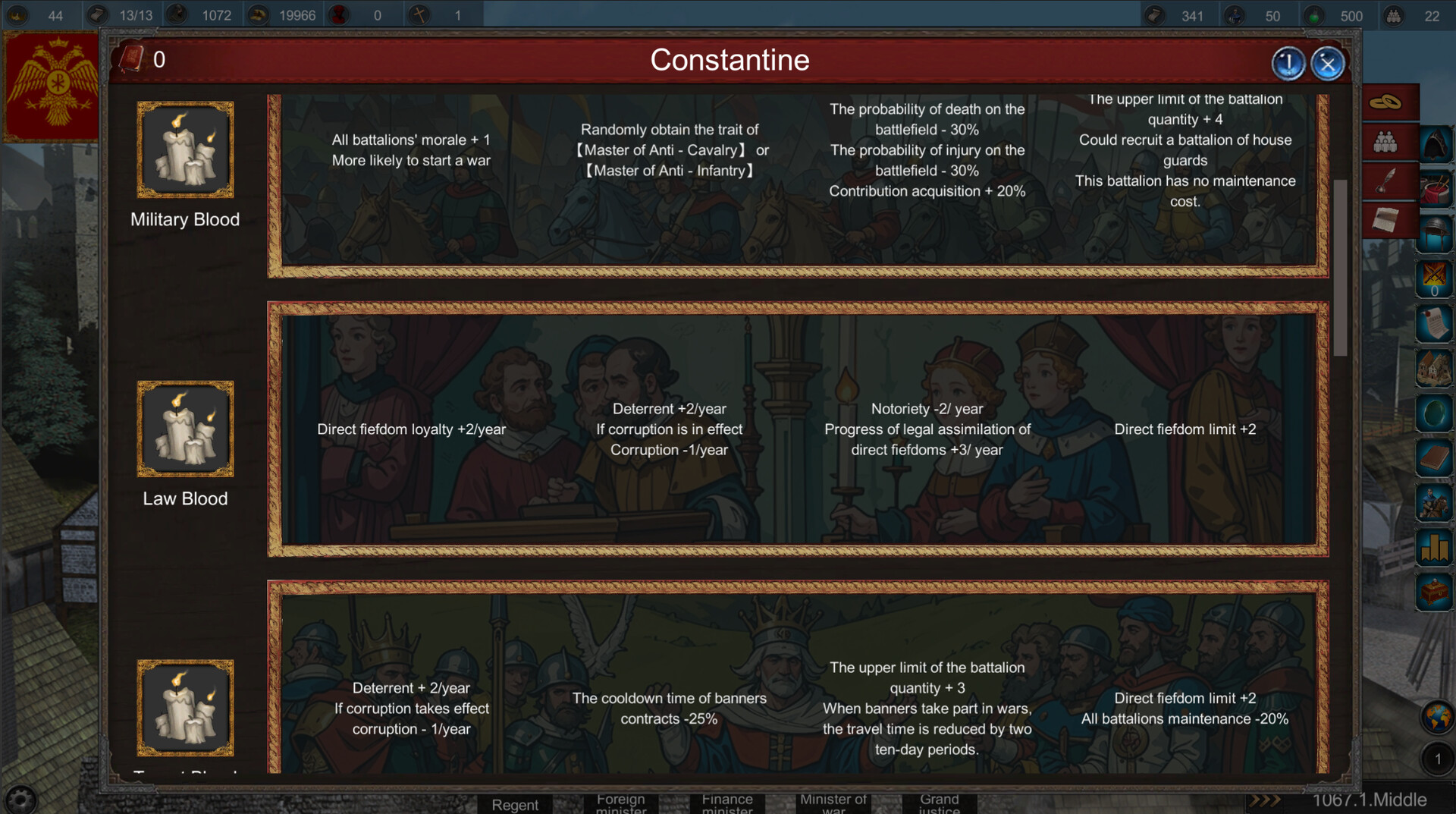Open the wedding rings marriage tab
The width and height of the screenshot is (1456, 814).
[1385, 102]
